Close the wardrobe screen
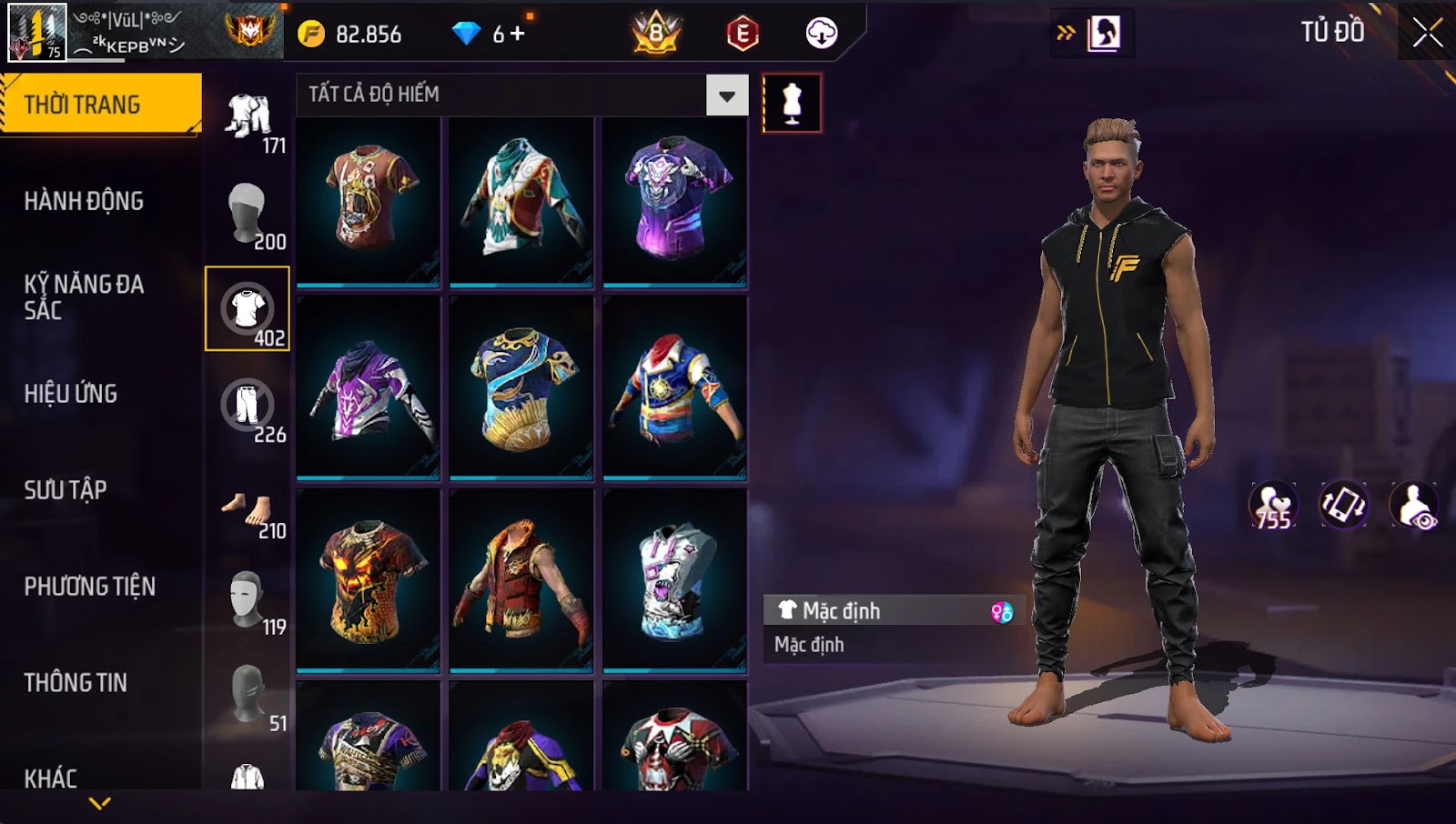Viewport: 1456px width, 824px height. [x=1427, y=34]
